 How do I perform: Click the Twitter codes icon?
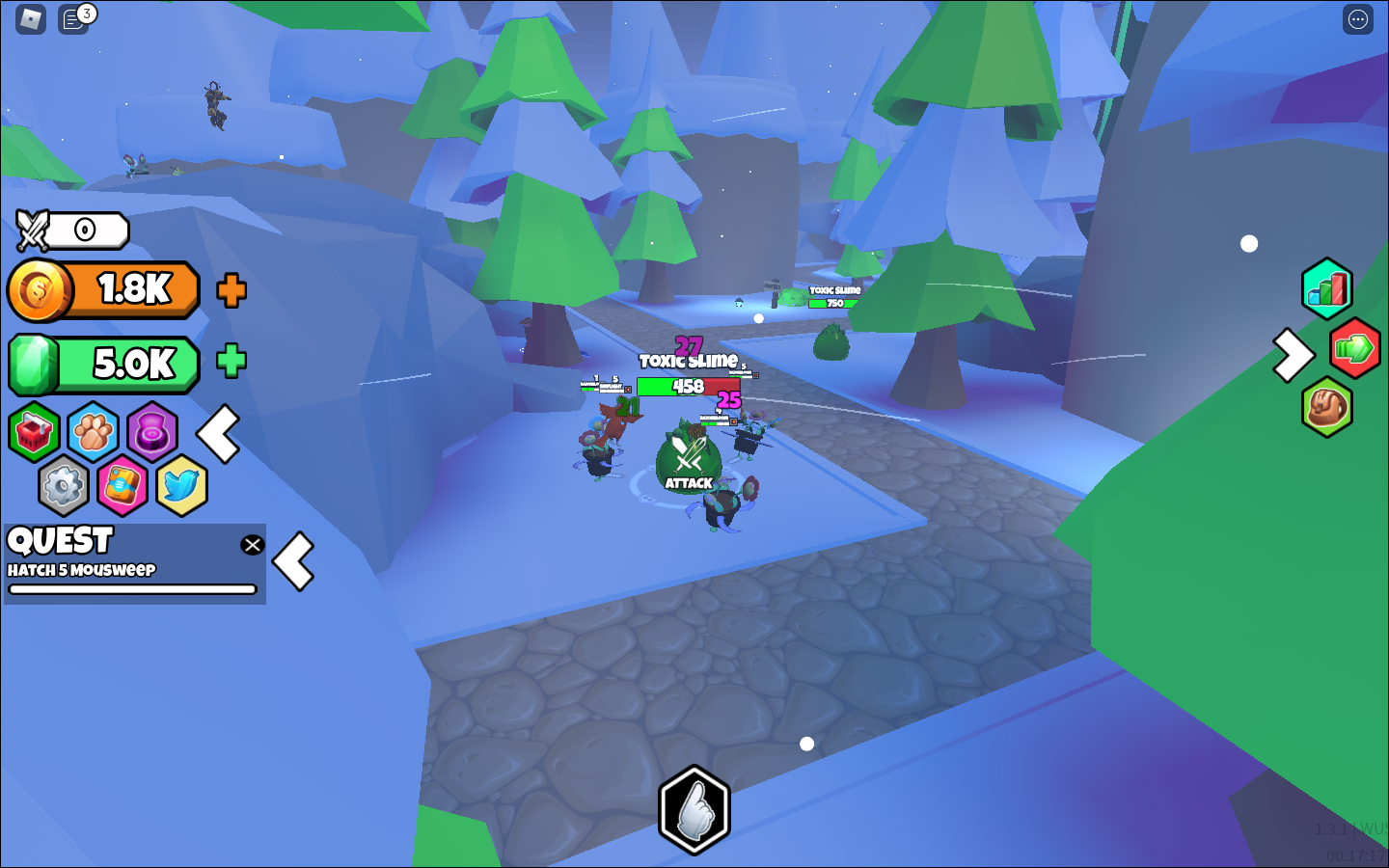pos(181,485)
